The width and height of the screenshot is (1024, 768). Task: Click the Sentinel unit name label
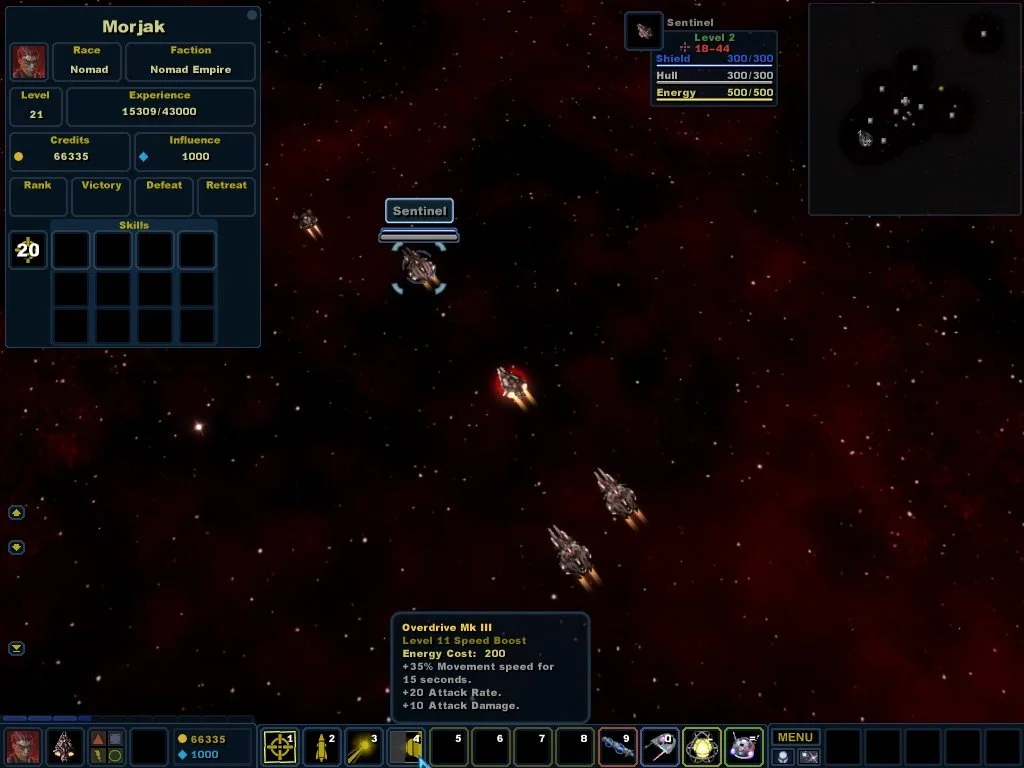point(419,211)
